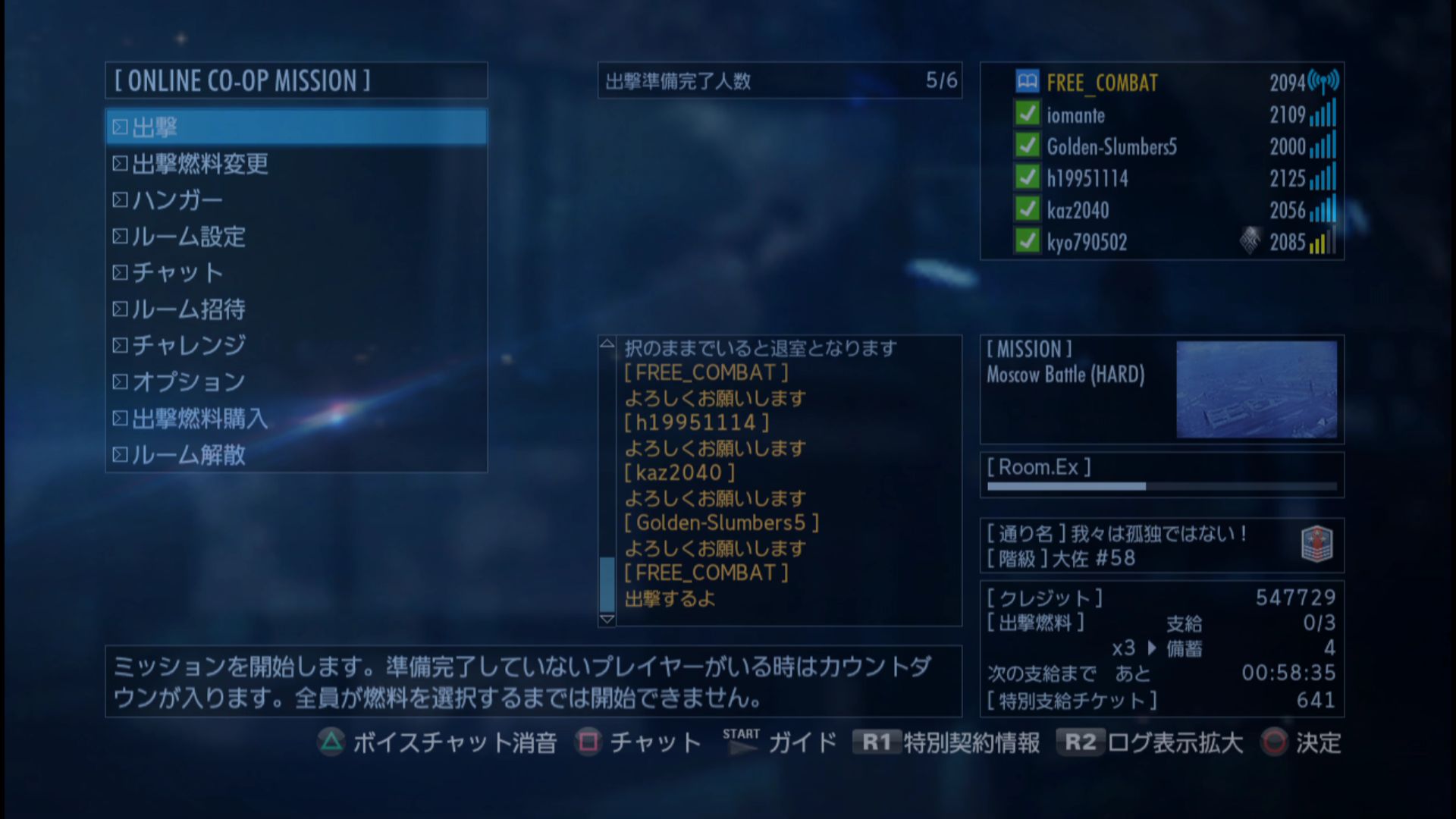Choose the チャット menu entry
1456x819 pixels.
pos(177,273)
